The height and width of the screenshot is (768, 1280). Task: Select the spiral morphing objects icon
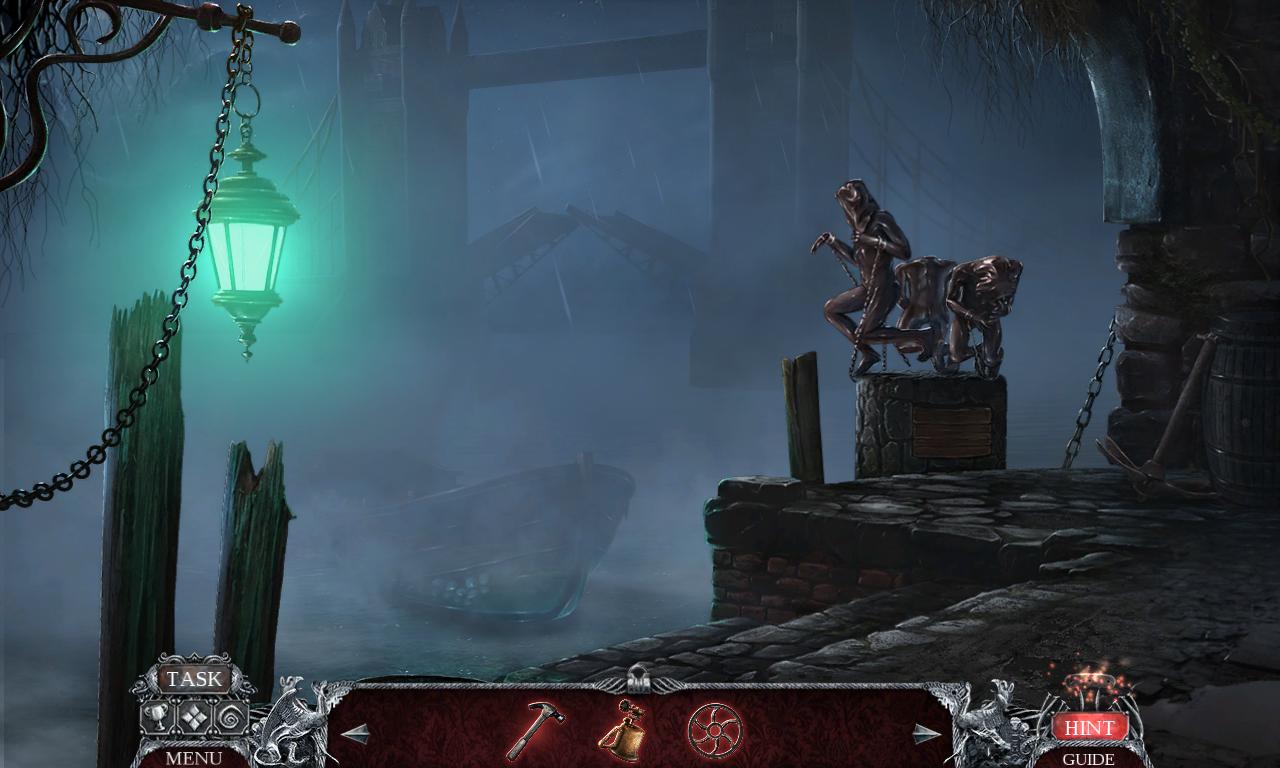(230, 717)
